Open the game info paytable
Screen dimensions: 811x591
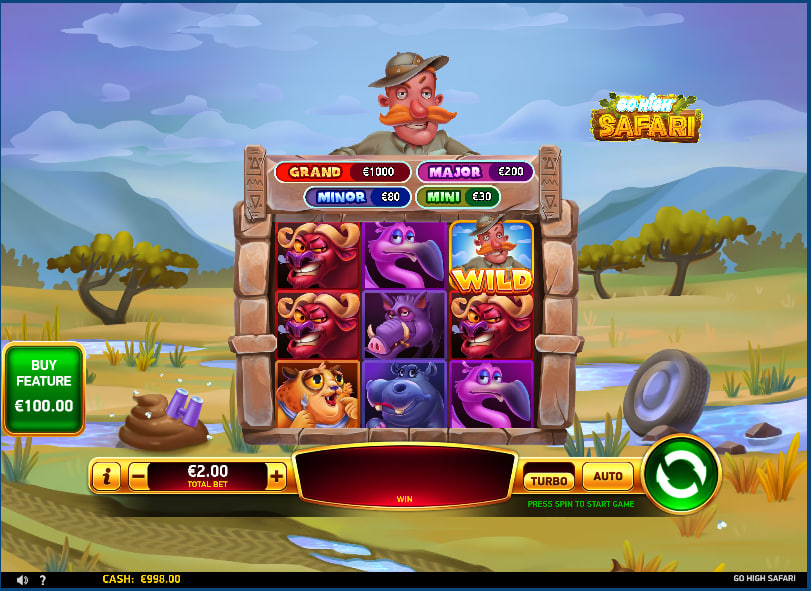106,477
